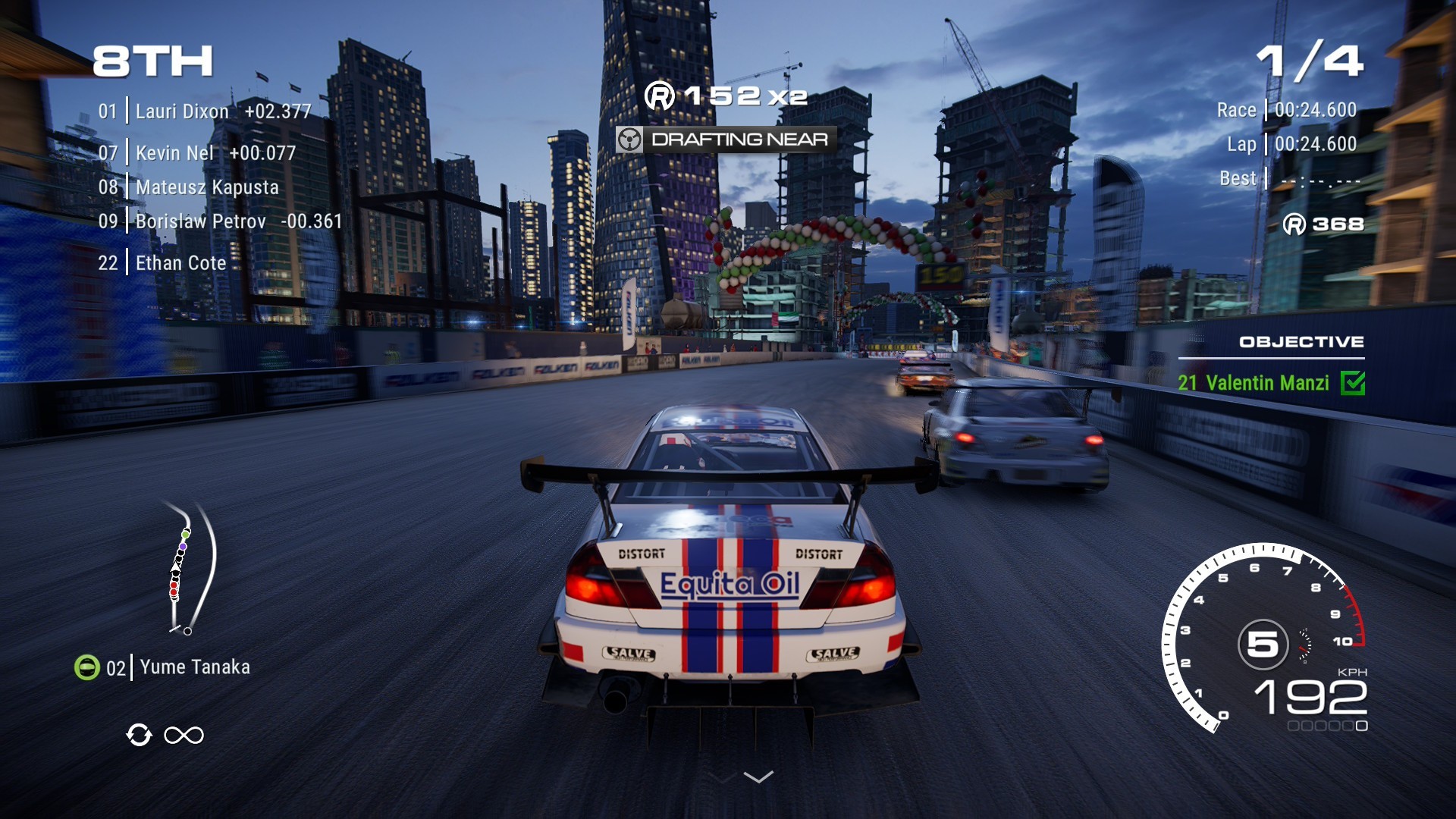Select Kevin Nel's leaderboard row
This screenshot has height=819, width=1456.
coord(174,153)
